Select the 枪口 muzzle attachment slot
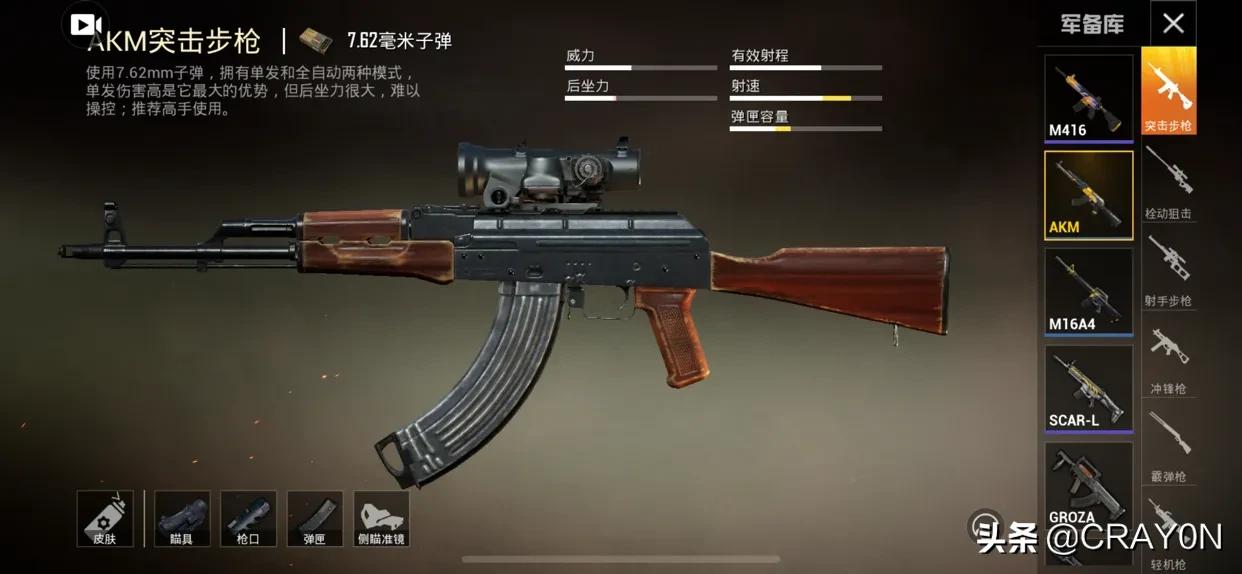 [x=248, y=518]
